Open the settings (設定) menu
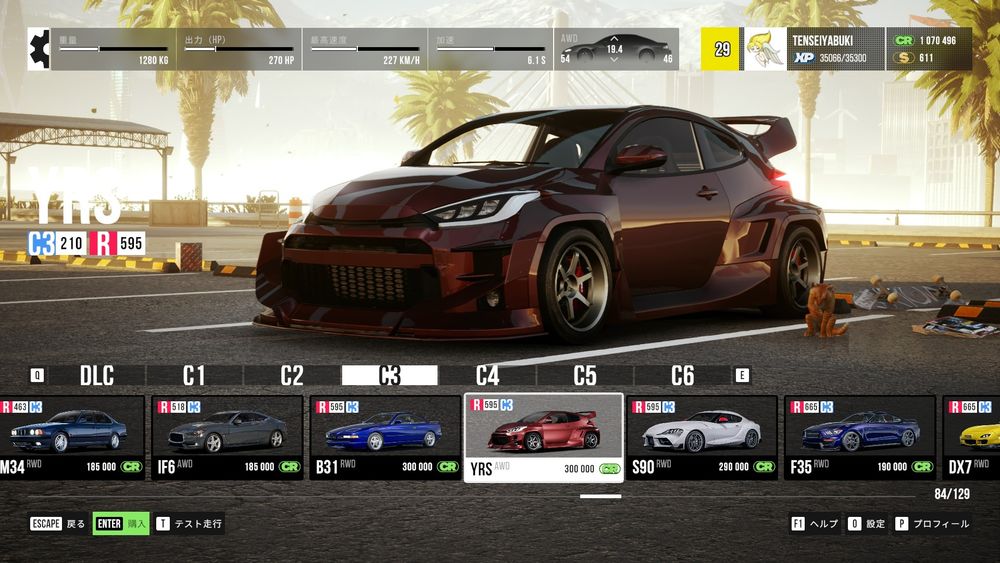1000x563 pixels. pos(867,523)
